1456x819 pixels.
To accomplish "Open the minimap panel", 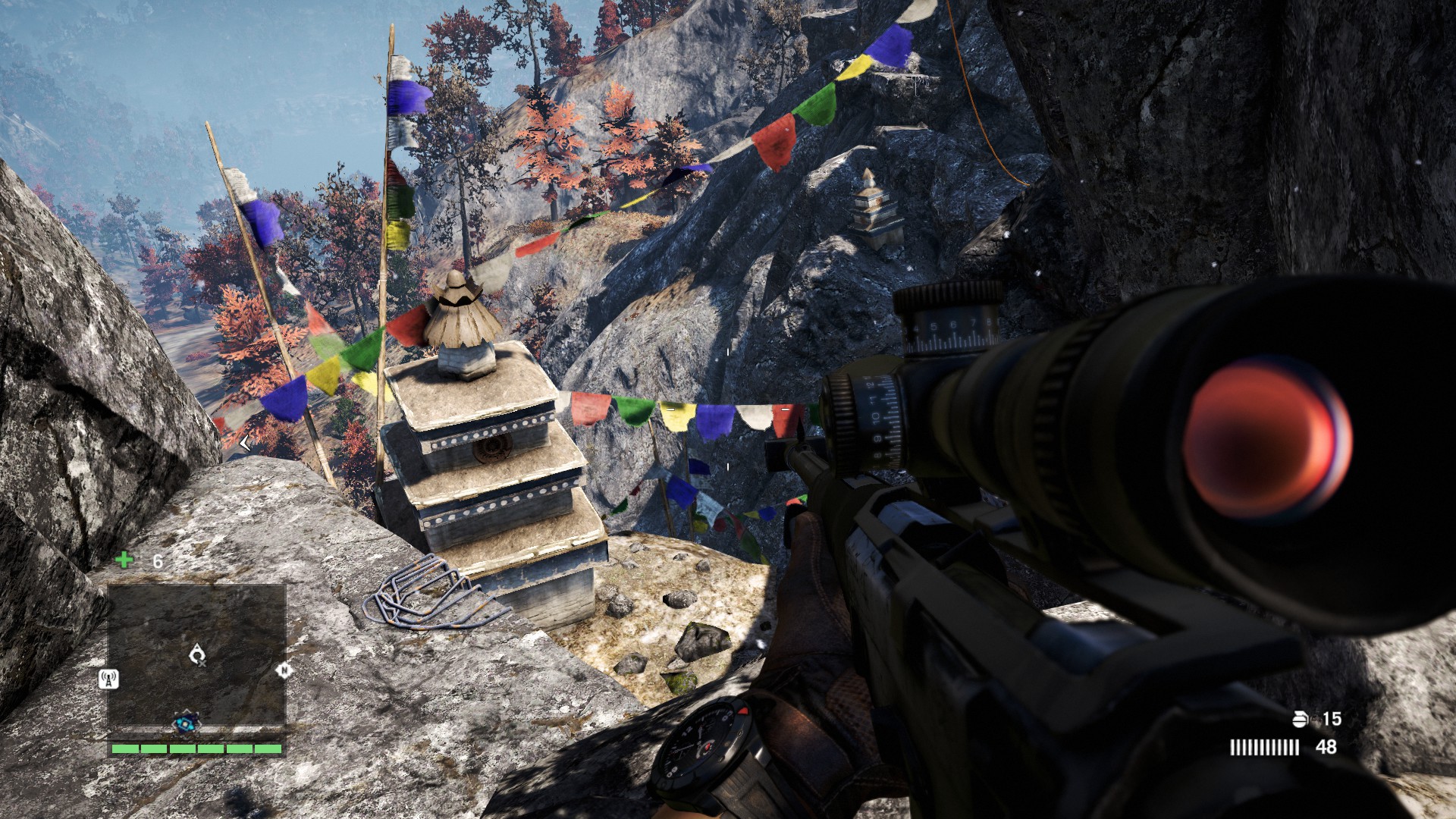I will (196, 654).
